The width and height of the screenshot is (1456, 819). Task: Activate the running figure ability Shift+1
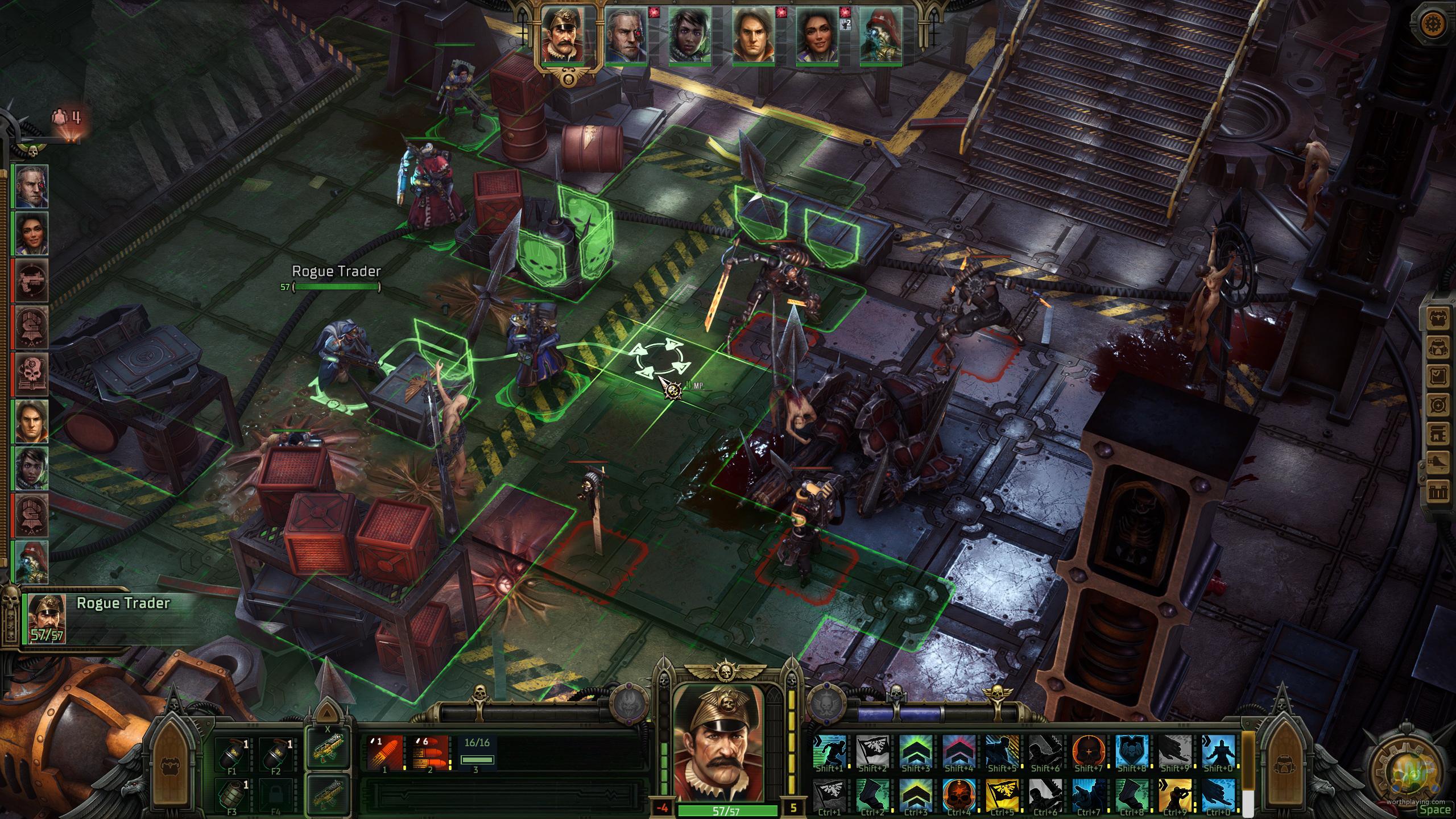(x=830, y=752)
